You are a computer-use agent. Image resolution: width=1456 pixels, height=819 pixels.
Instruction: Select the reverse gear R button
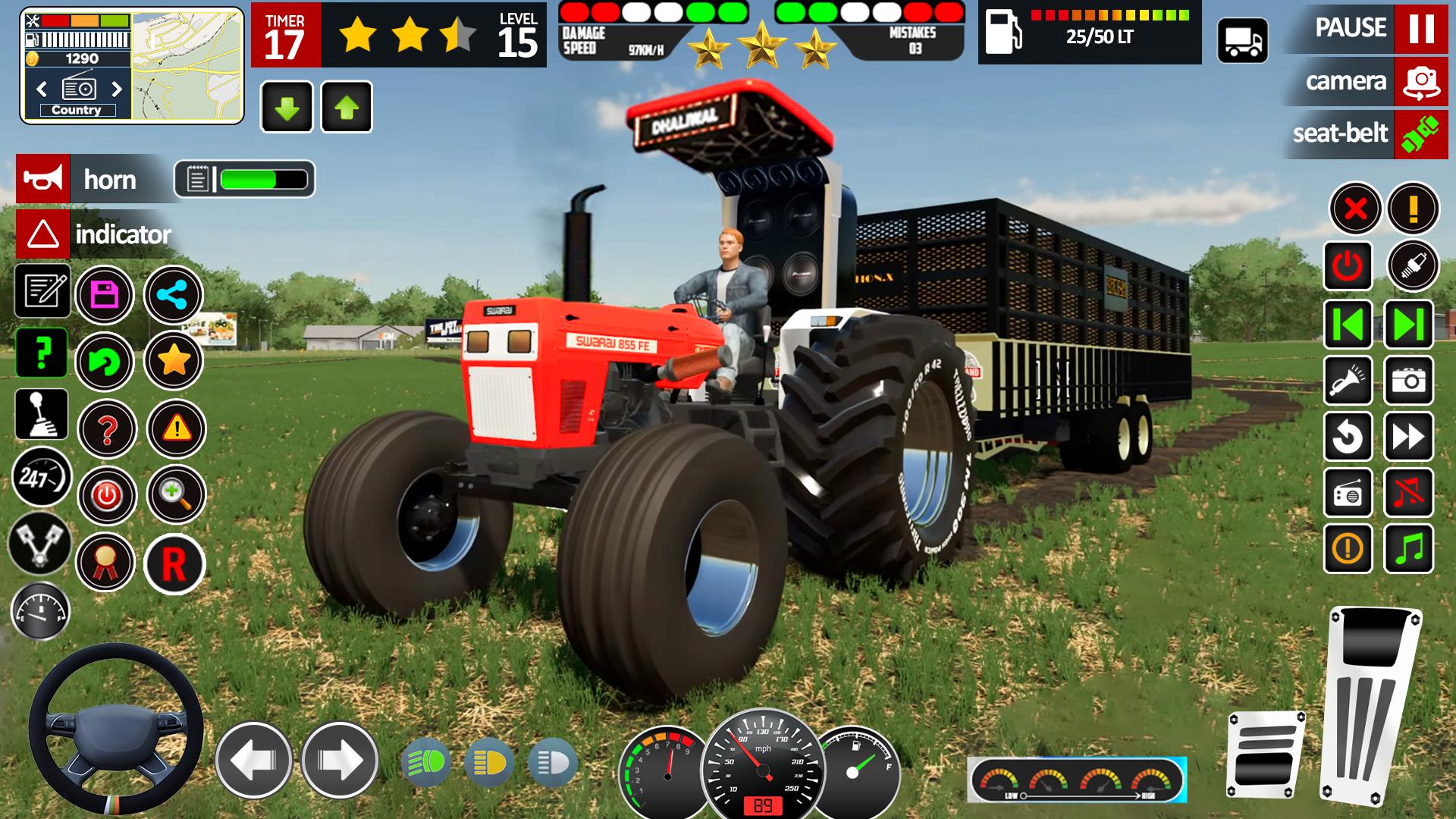pyautogui.click(x=174, y=563)
